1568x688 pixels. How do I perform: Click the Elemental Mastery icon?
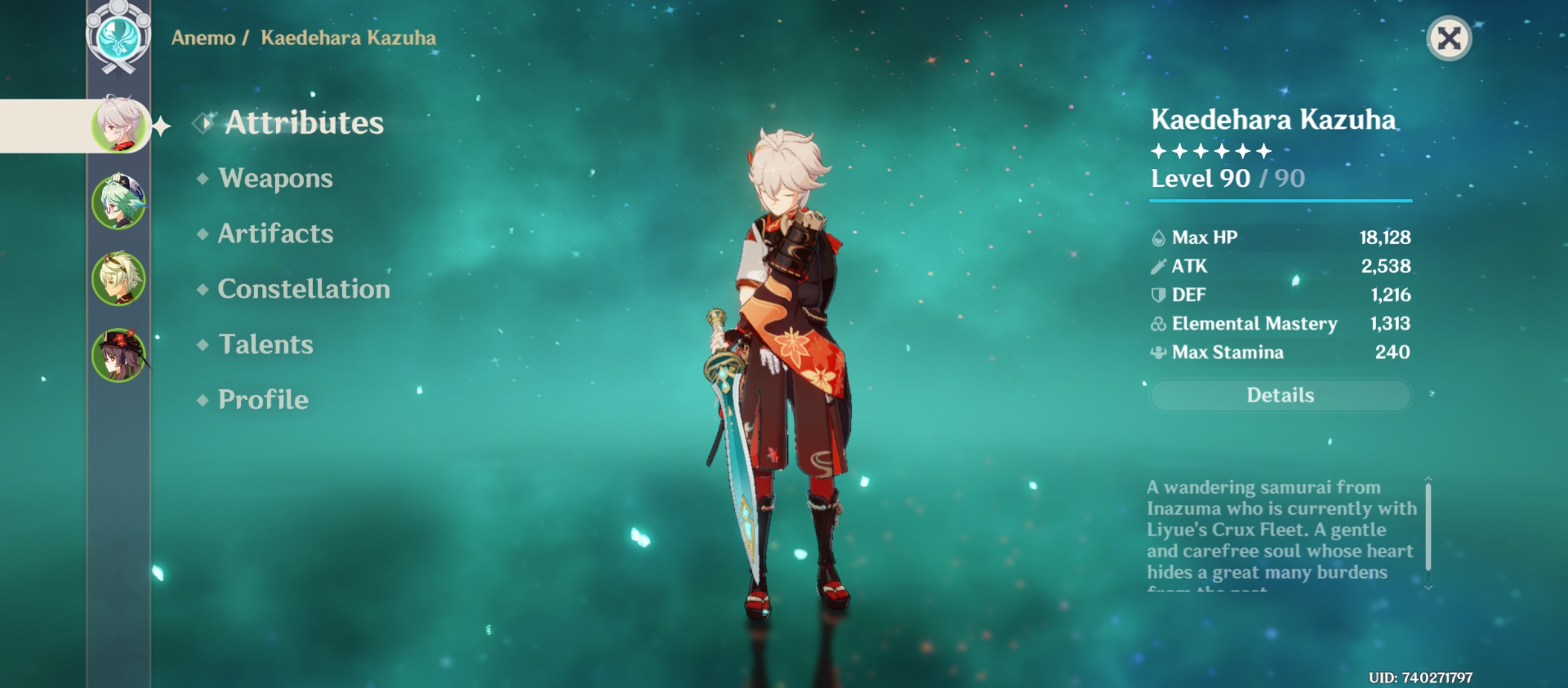[x=1160, y=324]
